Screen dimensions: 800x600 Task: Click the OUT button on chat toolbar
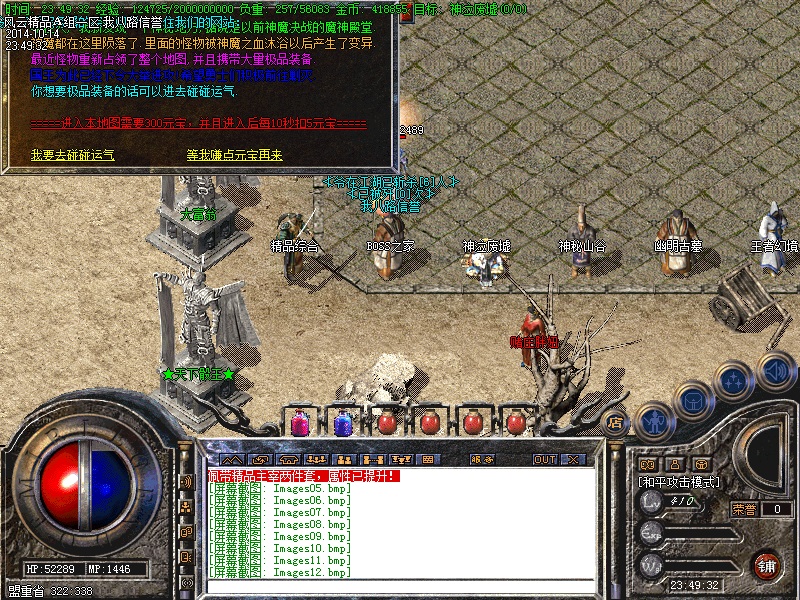click(x=544, y=459)
